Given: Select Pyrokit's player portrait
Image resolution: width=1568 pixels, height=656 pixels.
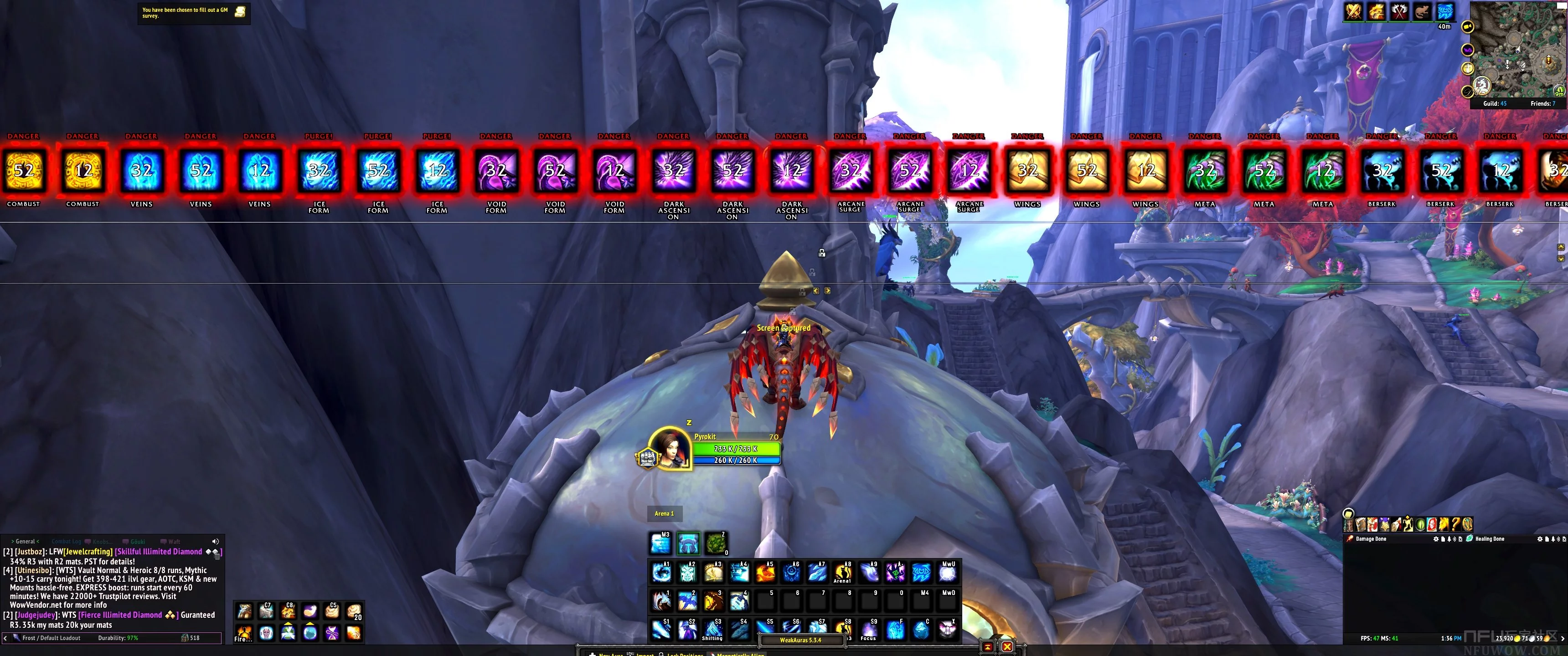Looking at the screenshot, I should (x=670, y=449).
